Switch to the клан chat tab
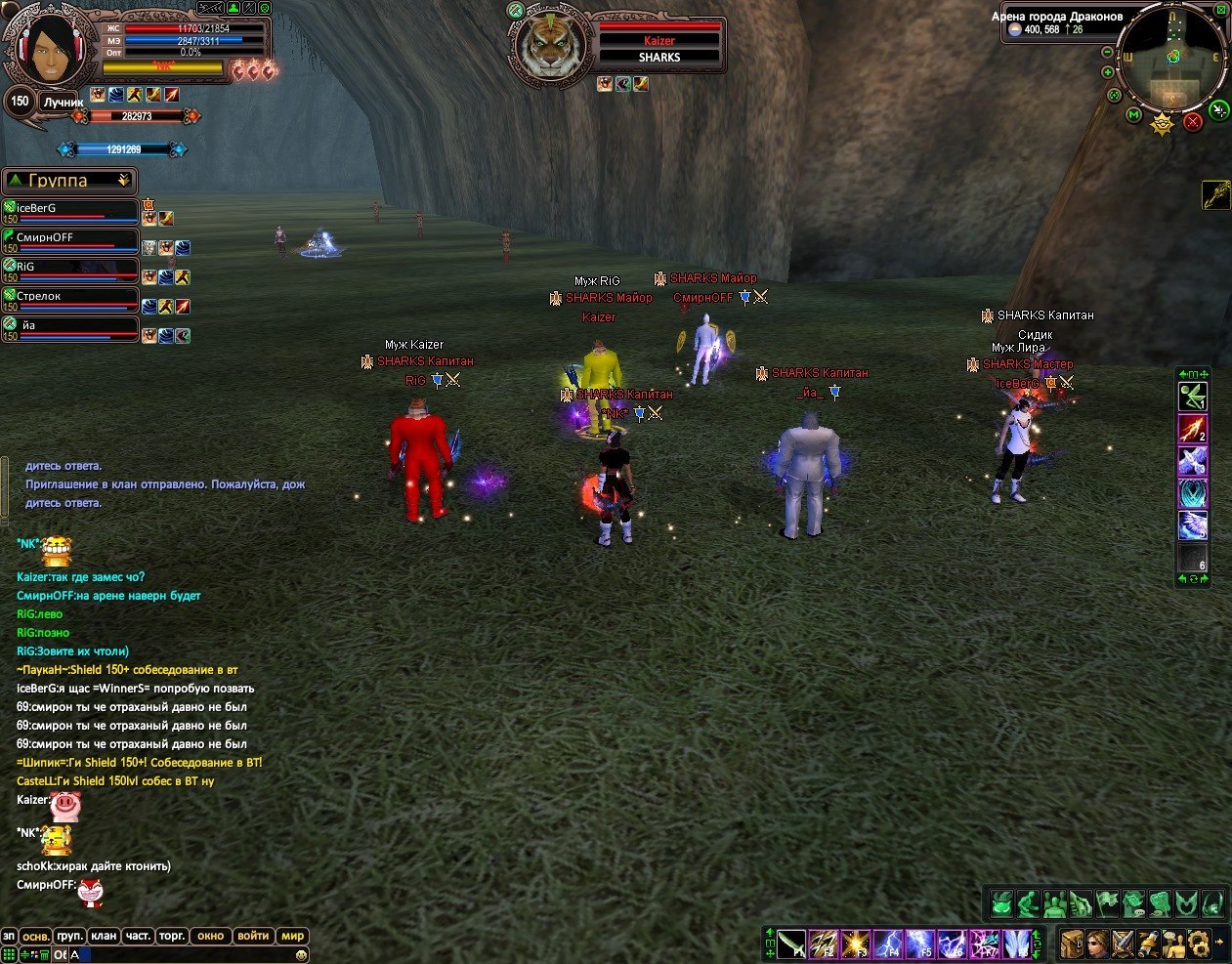 coord(104,936)
